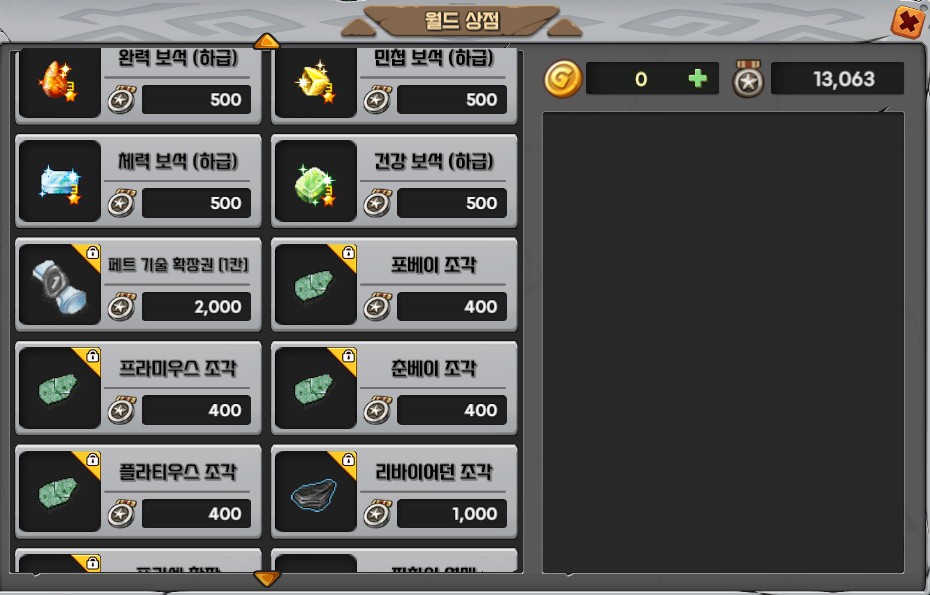
Task: Select the 리바이어던 조각 shop entry
Action: [394, 492]
